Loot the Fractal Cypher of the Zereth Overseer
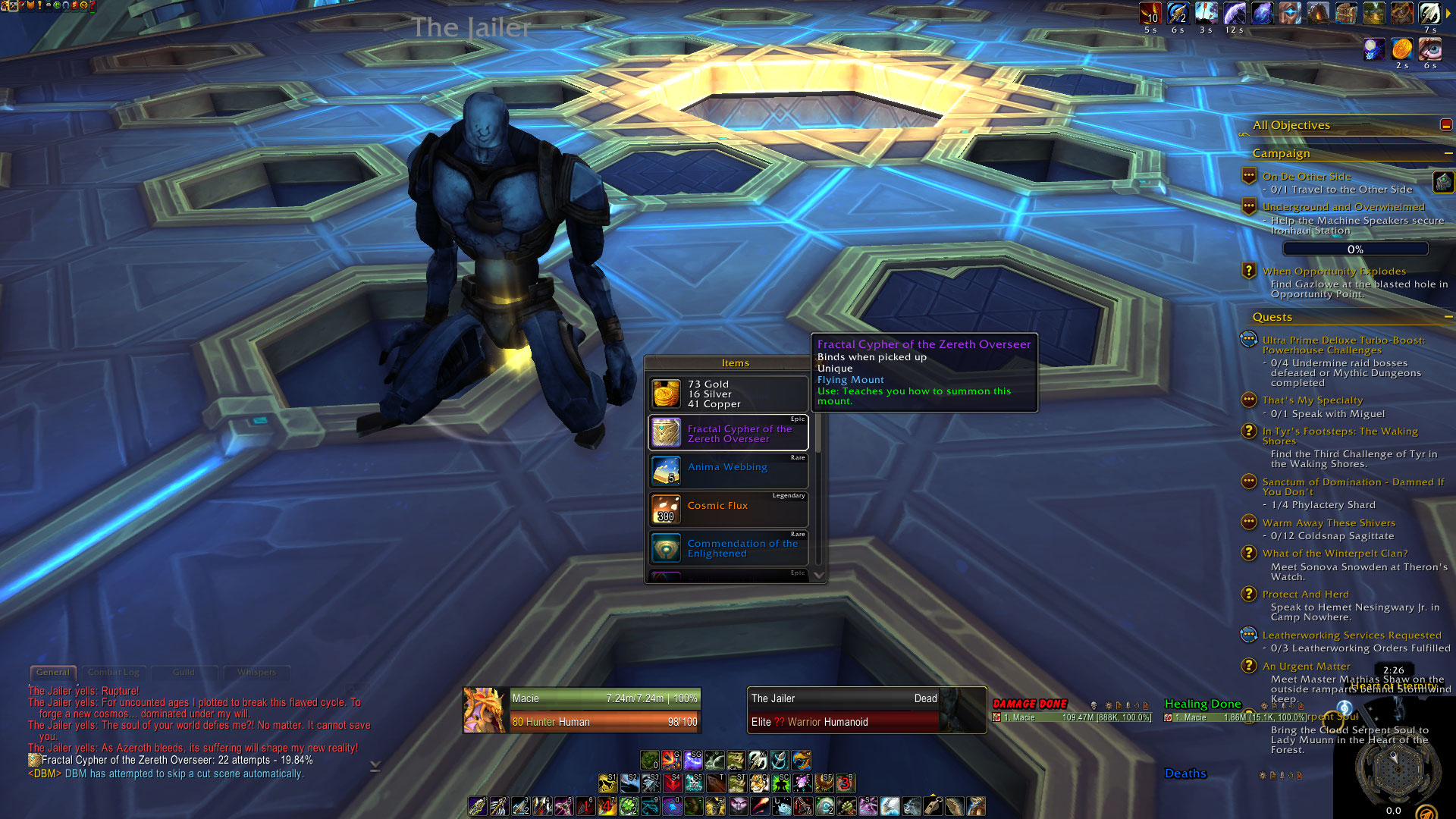The width and height of the screenshot is (1456, 819). 728,433
